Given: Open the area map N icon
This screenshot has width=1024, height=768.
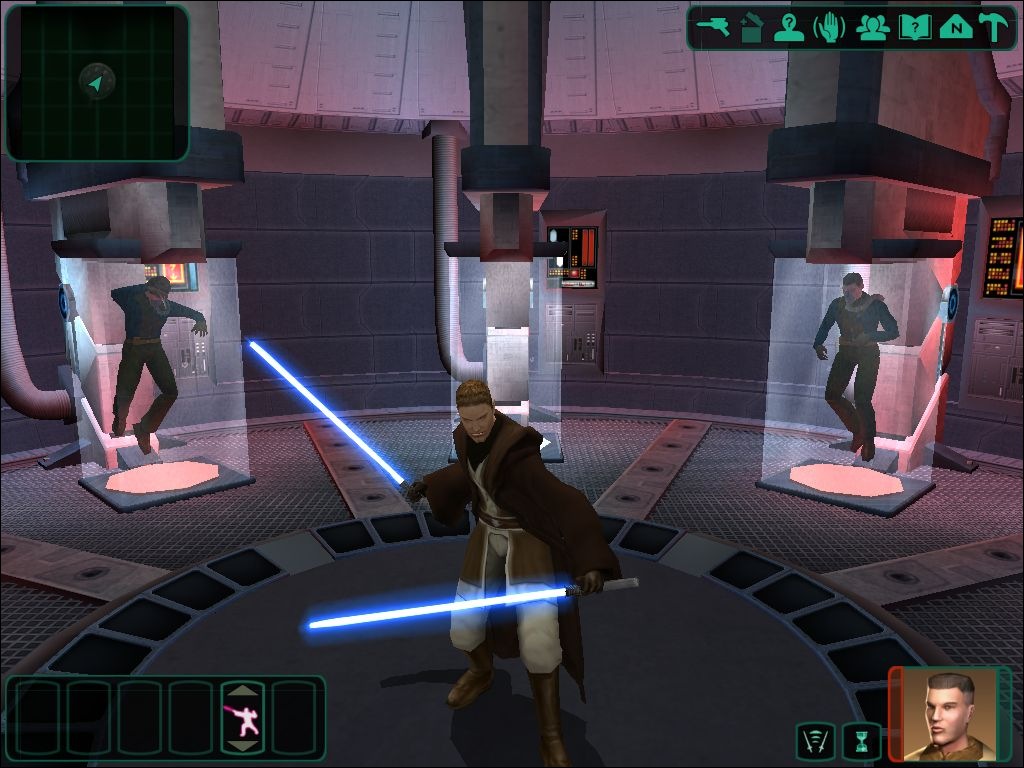Looking at the screenshot, I should (956, 27).
